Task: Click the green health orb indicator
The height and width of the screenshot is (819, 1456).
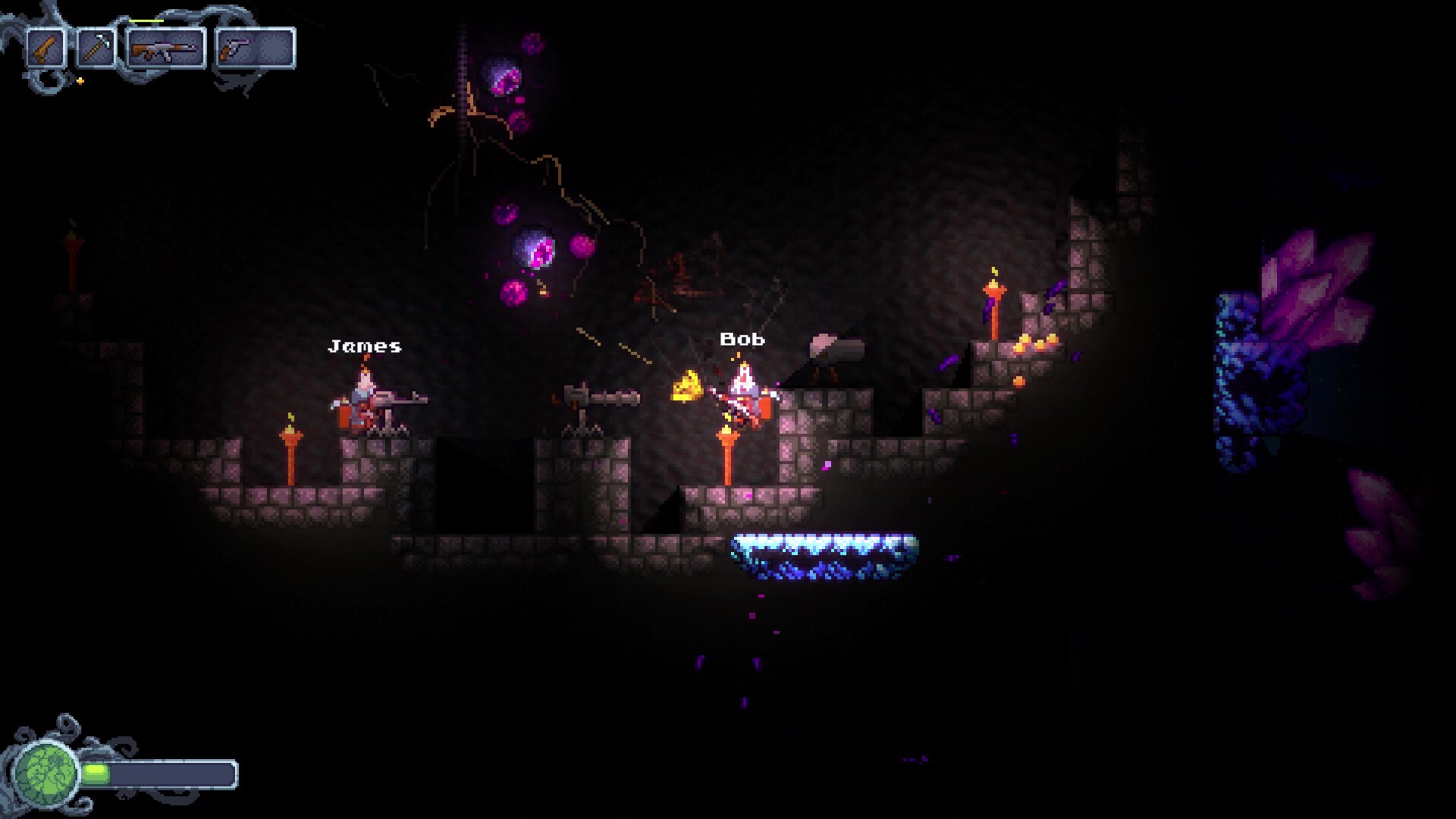Action: pos(47,773)
